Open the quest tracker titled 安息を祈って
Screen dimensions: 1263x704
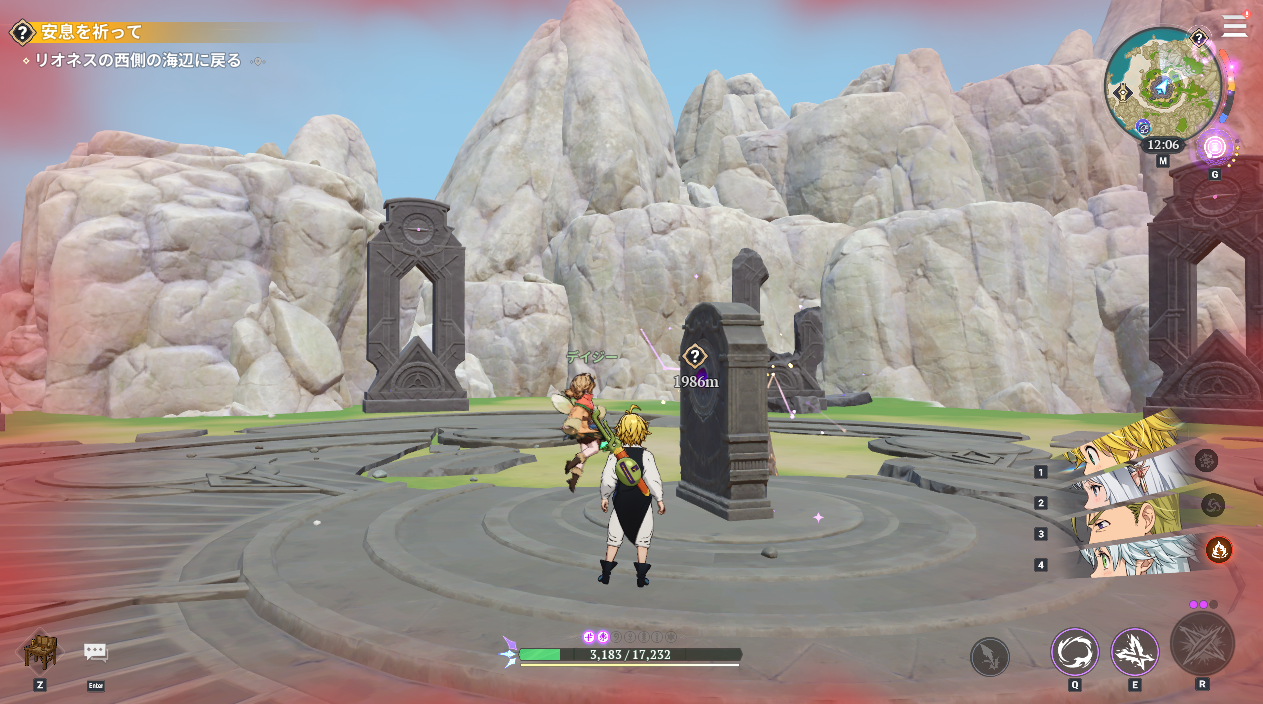[91, 32]
